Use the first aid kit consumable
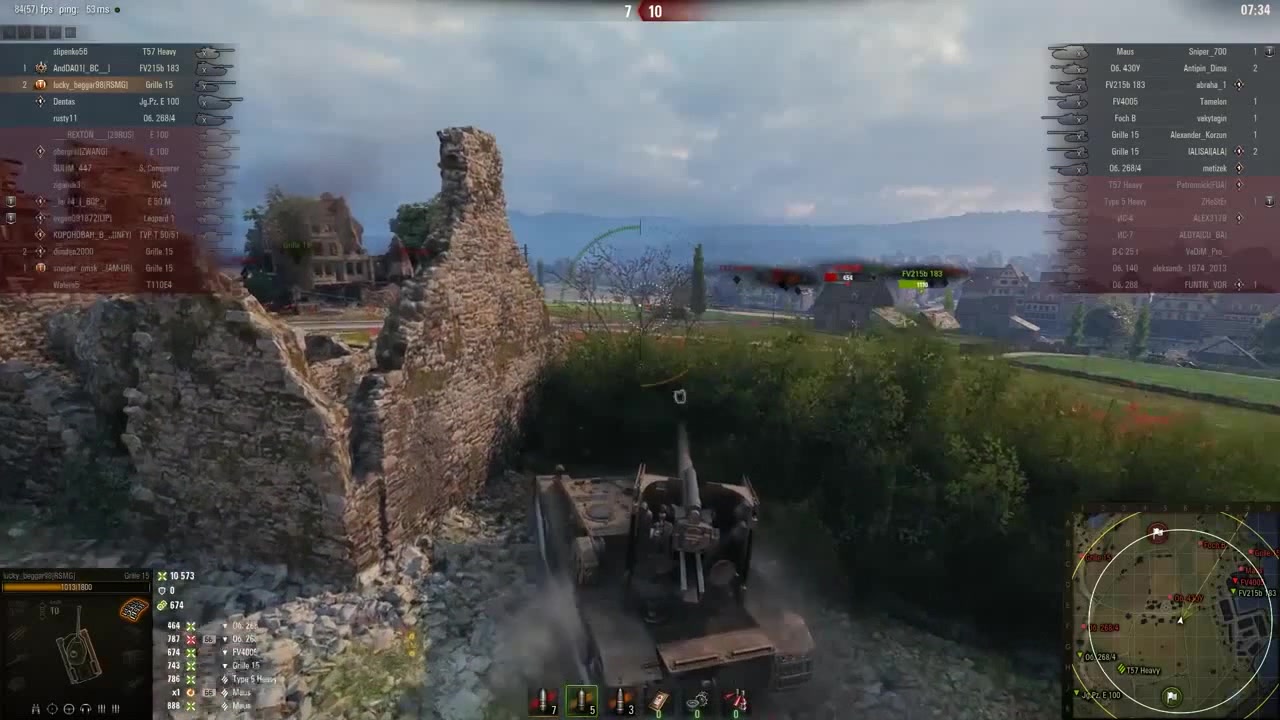 (659, 701)
